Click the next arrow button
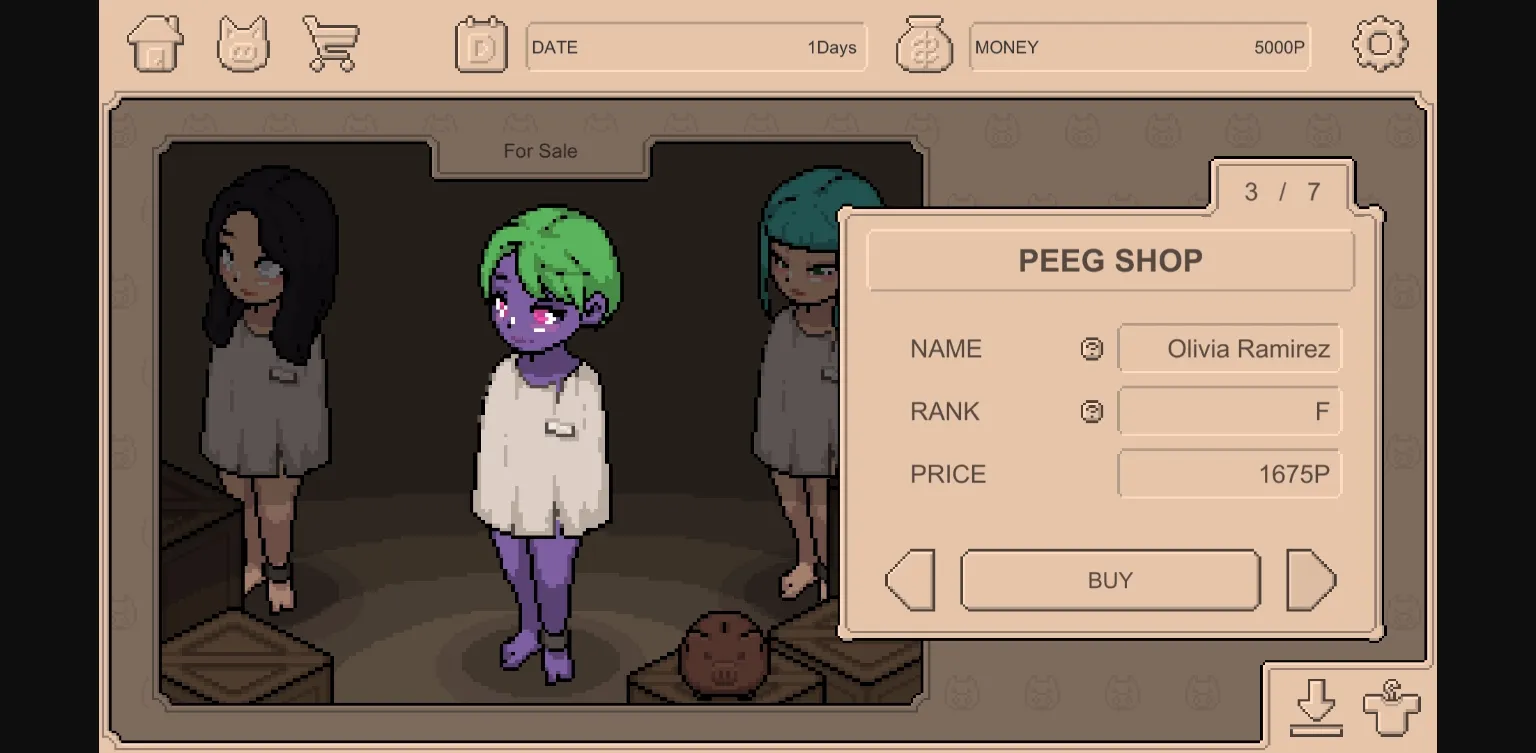The image size is (1536, 753). pyautogui.click(x=1311, y=580)
